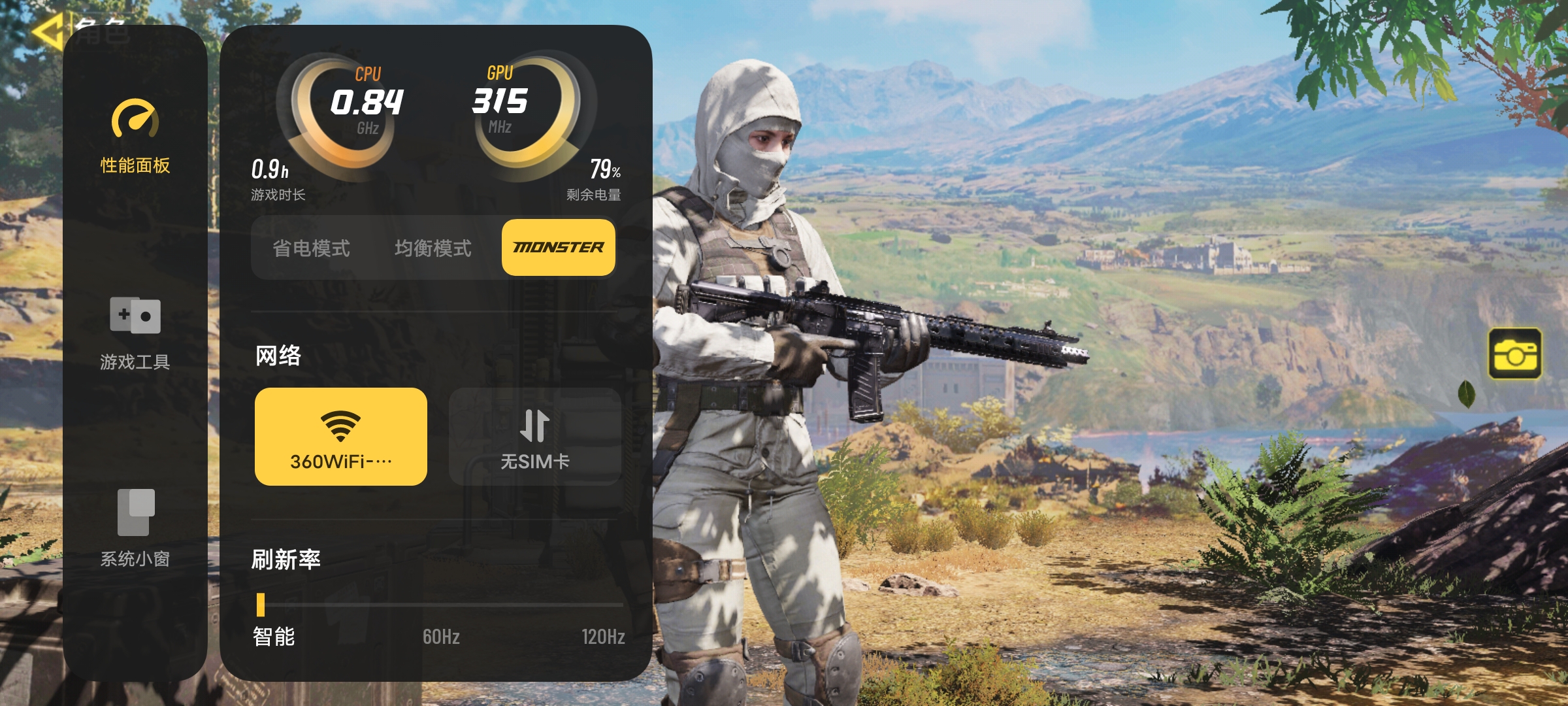This screenshot has width=1568, height=706.
Task: Toggle the 无SIM卡 mobile data tile
Action: coord(534,437)
